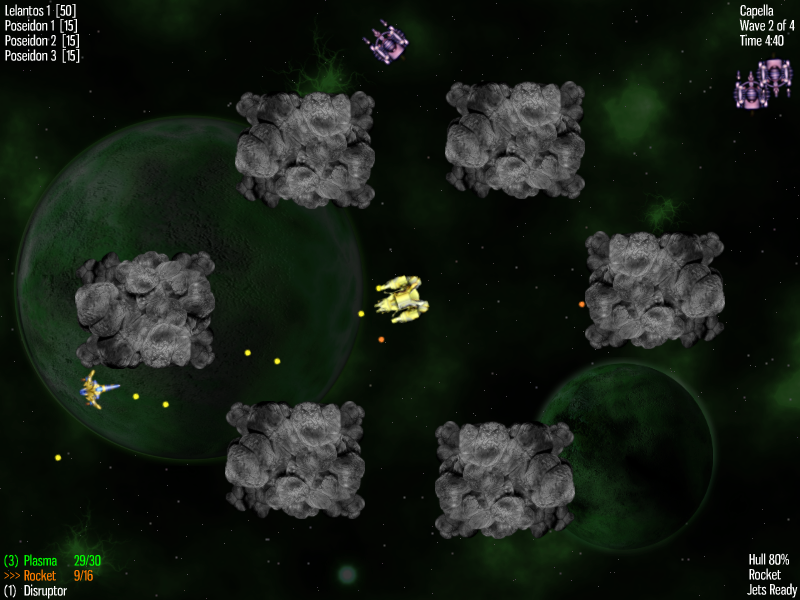Viewport: 800px width, 600px height.
Task: Switch to the Disruptor weapon entry
Action: click(x=44, y=591)
